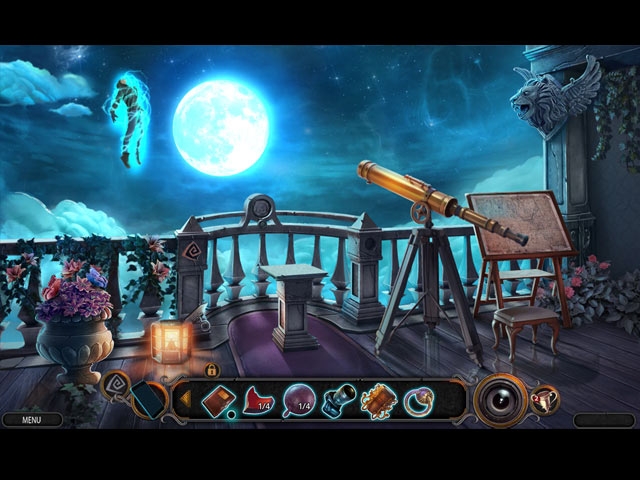Select the camera item in inventory

click(339, 401)
